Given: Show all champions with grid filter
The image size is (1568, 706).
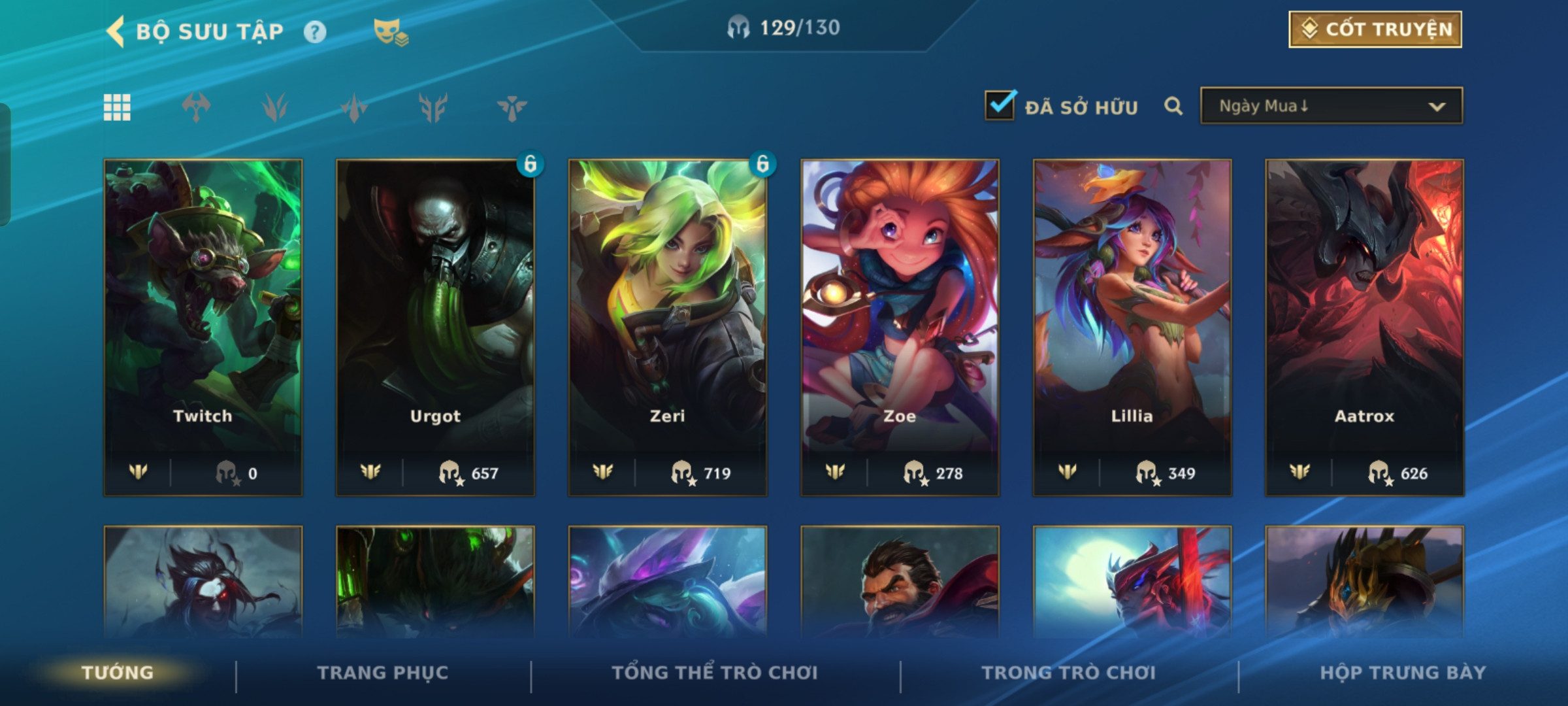Looking at the screenshot, I should 117,107.
